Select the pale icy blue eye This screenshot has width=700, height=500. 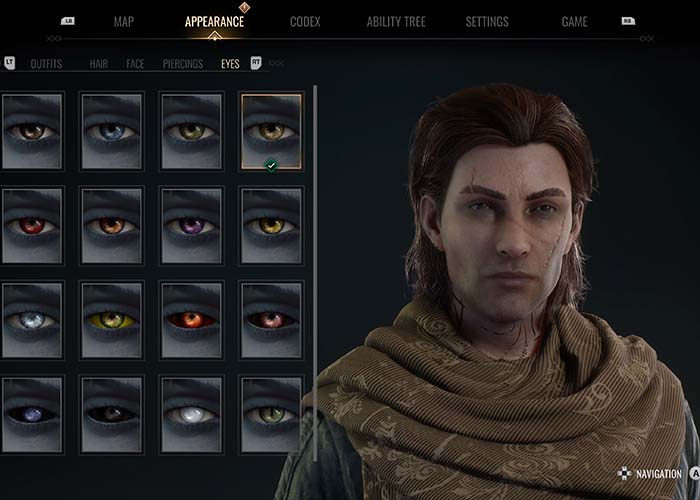coord(33,320)
